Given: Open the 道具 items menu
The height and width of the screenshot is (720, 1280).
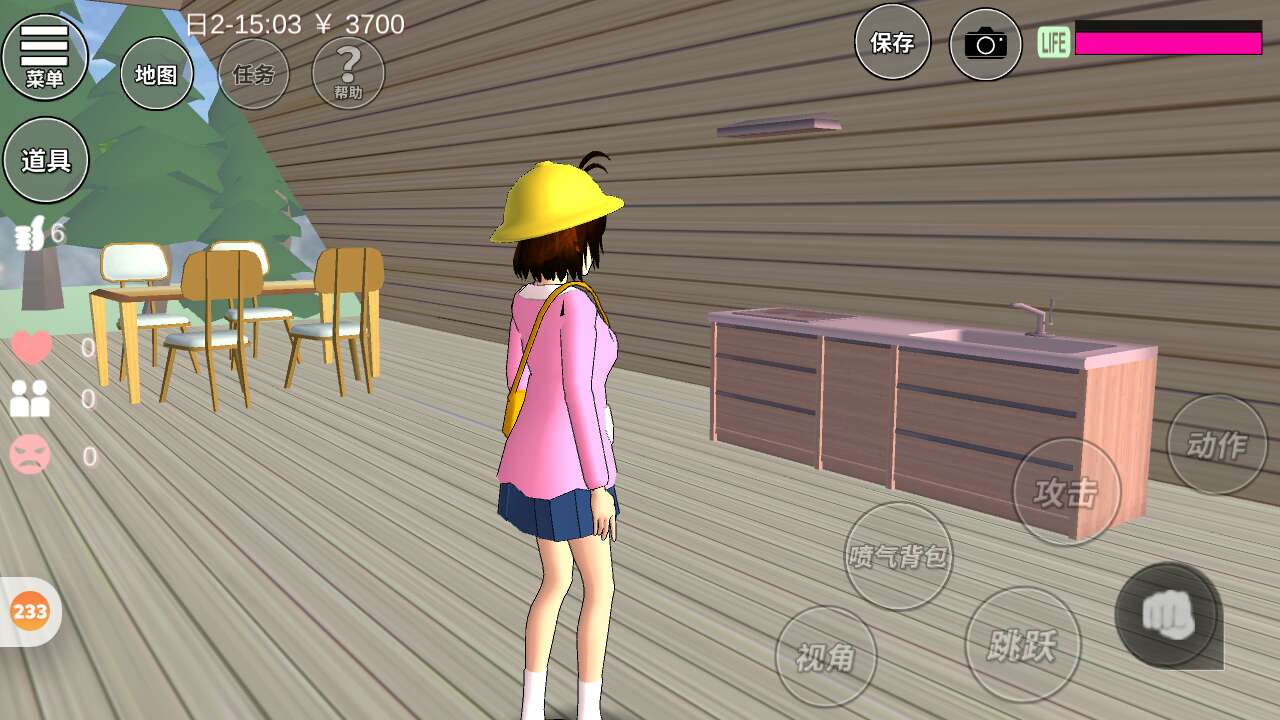Looking at the screenshot, I should coord(46,160).
